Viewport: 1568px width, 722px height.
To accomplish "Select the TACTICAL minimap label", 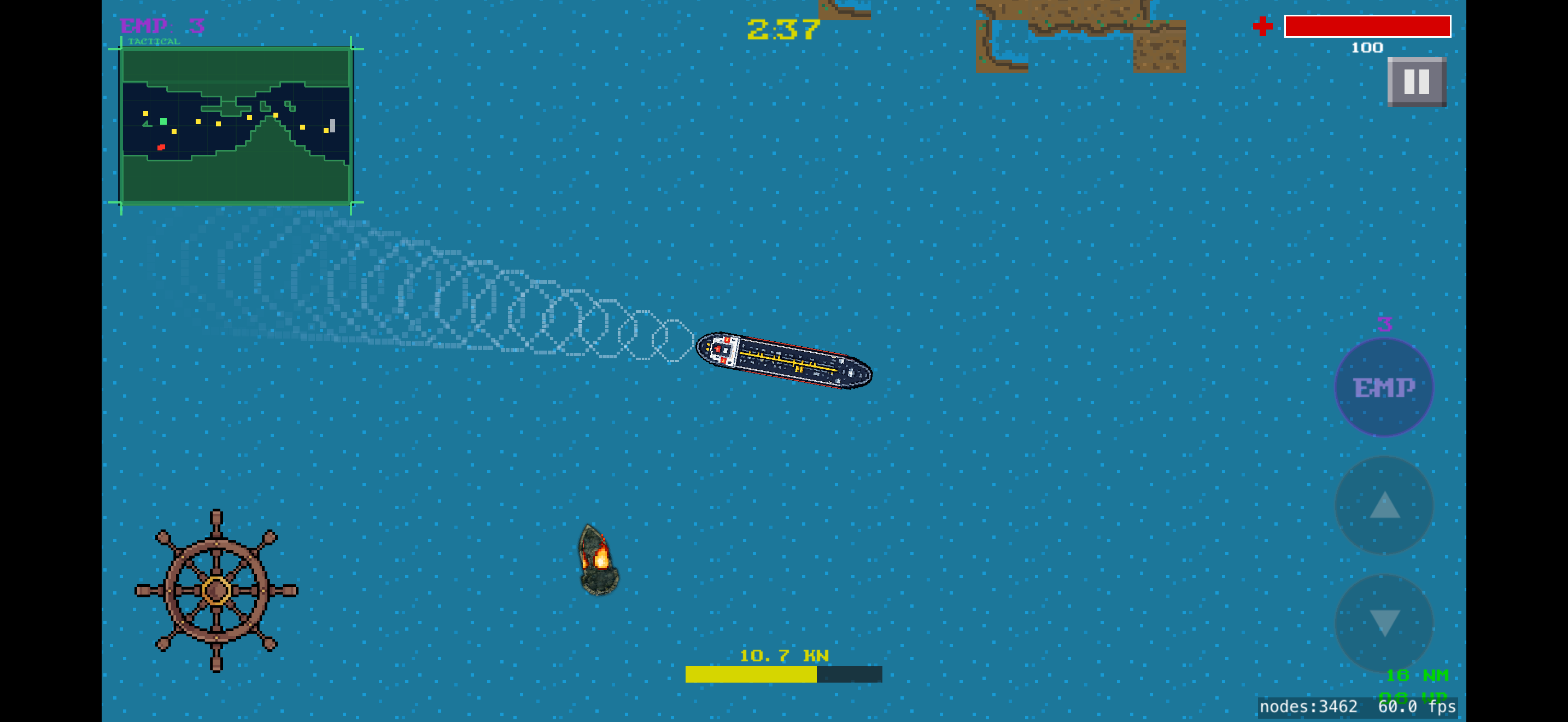I will coord(154,43).
